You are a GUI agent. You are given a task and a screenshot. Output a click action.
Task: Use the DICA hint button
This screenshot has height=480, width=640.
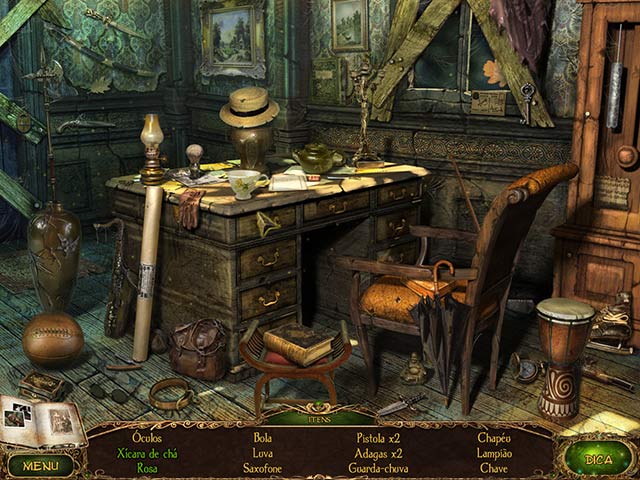[597, 459]
